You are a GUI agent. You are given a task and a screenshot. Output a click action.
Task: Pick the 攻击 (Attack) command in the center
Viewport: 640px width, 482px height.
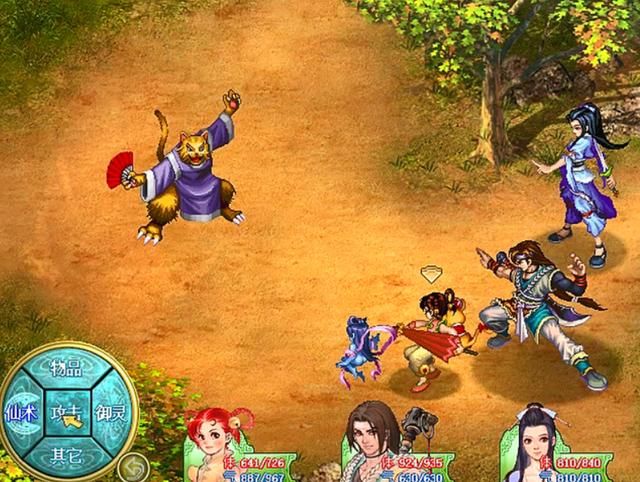(x=67, y=412)
